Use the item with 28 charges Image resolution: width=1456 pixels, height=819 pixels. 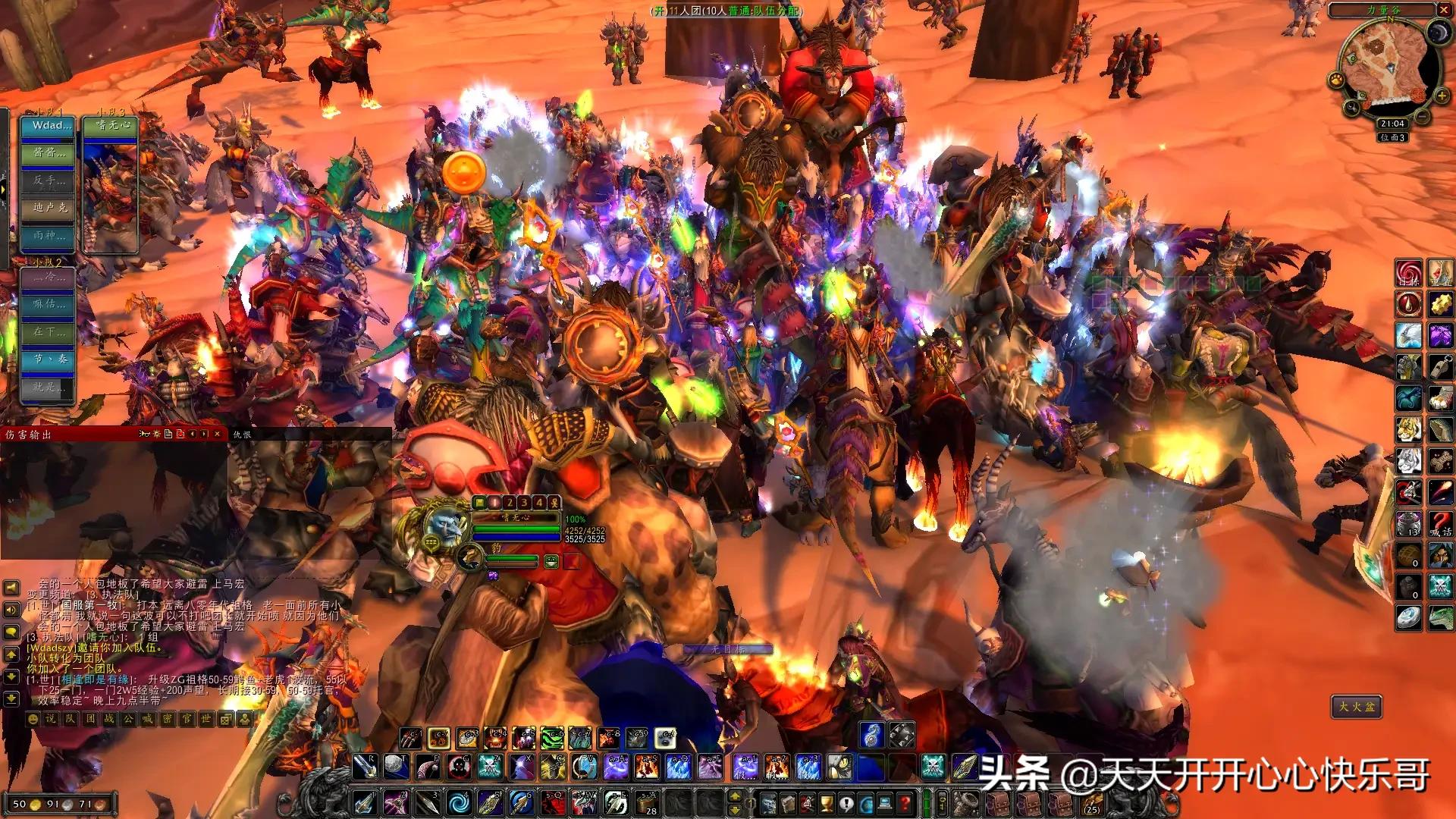pyautogui.click(x=647, y=802)
